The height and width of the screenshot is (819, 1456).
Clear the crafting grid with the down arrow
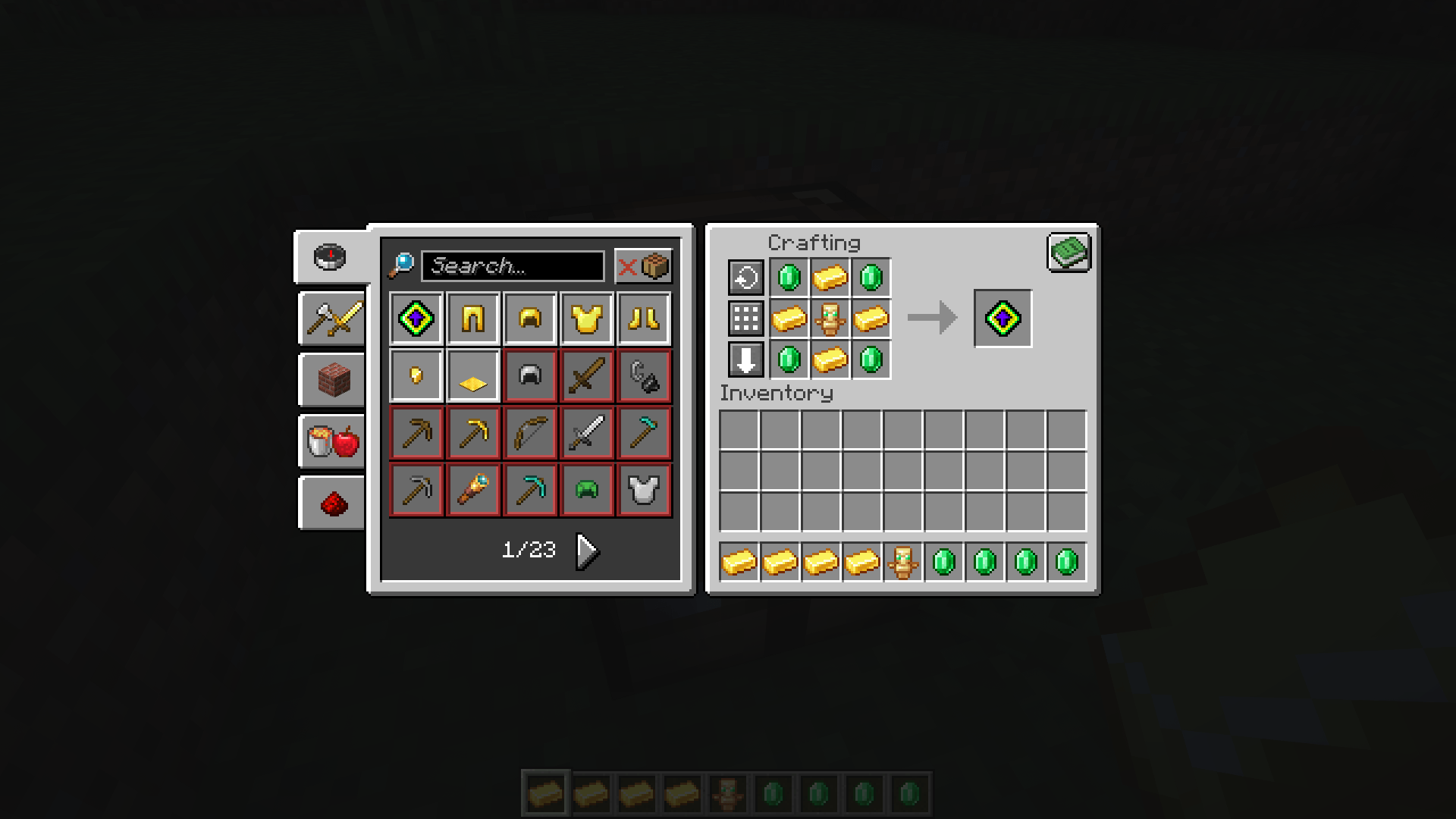(745, 359)
